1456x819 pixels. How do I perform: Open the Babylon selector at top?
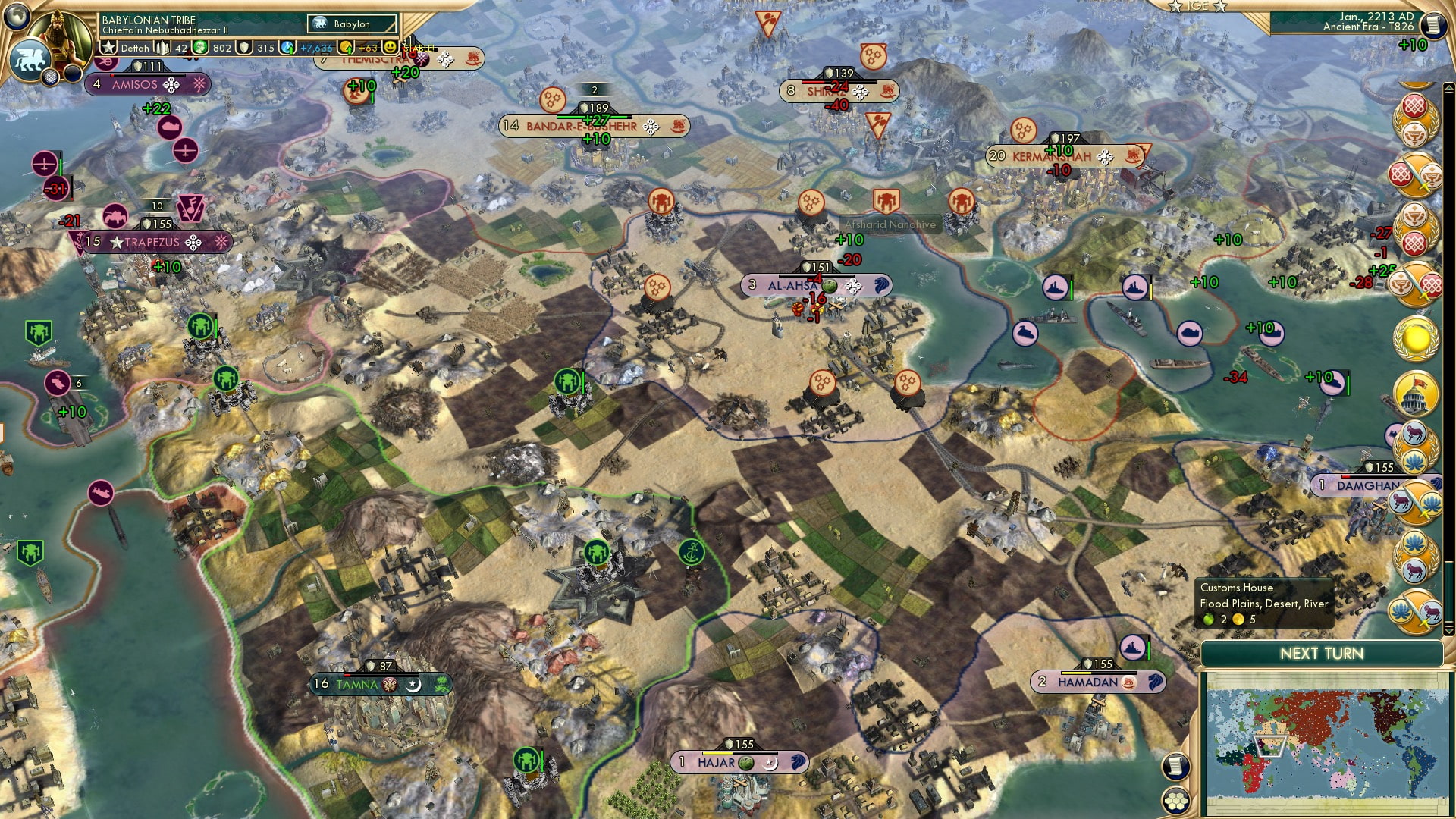point(351,24)
